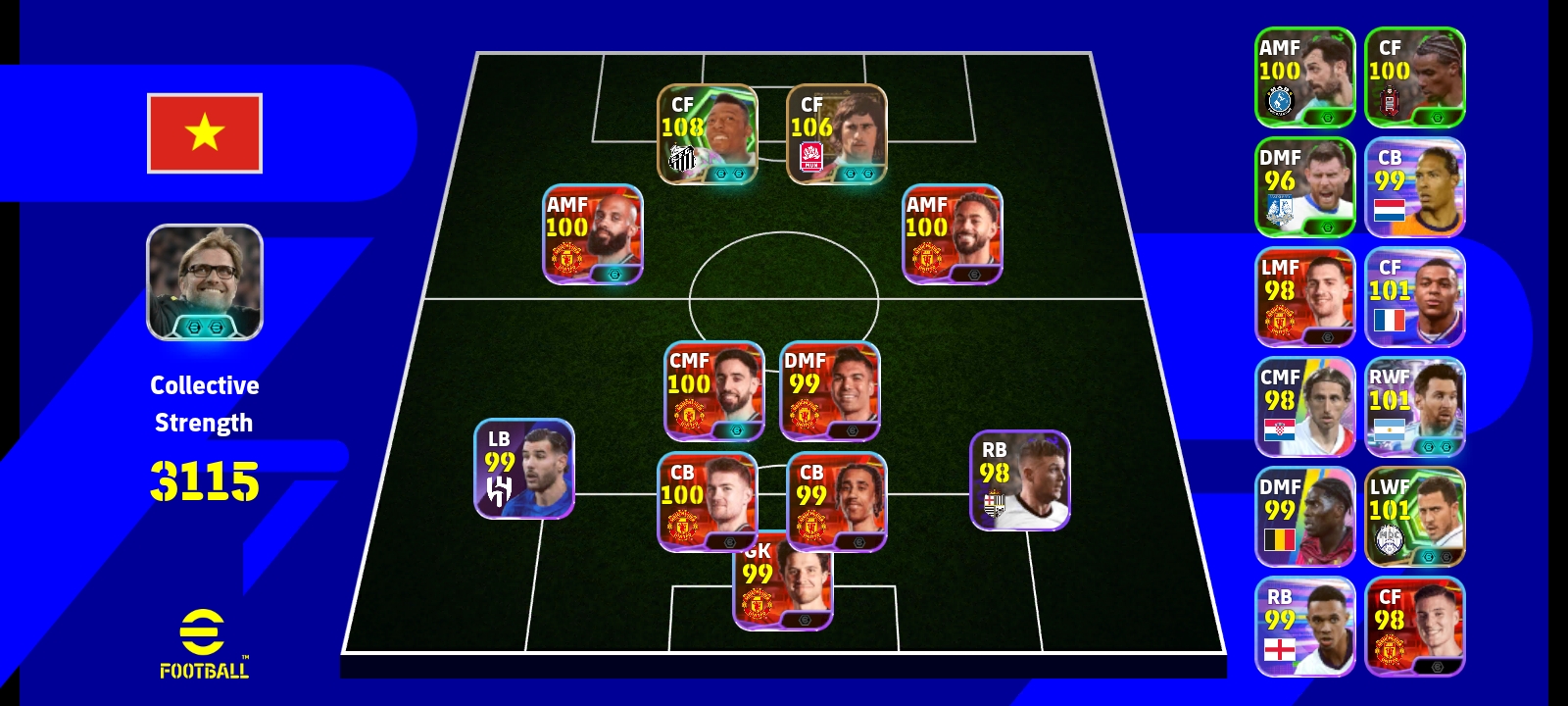Expand the CB 99 Van Dijk reserve card
The width and height of the screenshot is (1568, 706).
point(1414,186)
